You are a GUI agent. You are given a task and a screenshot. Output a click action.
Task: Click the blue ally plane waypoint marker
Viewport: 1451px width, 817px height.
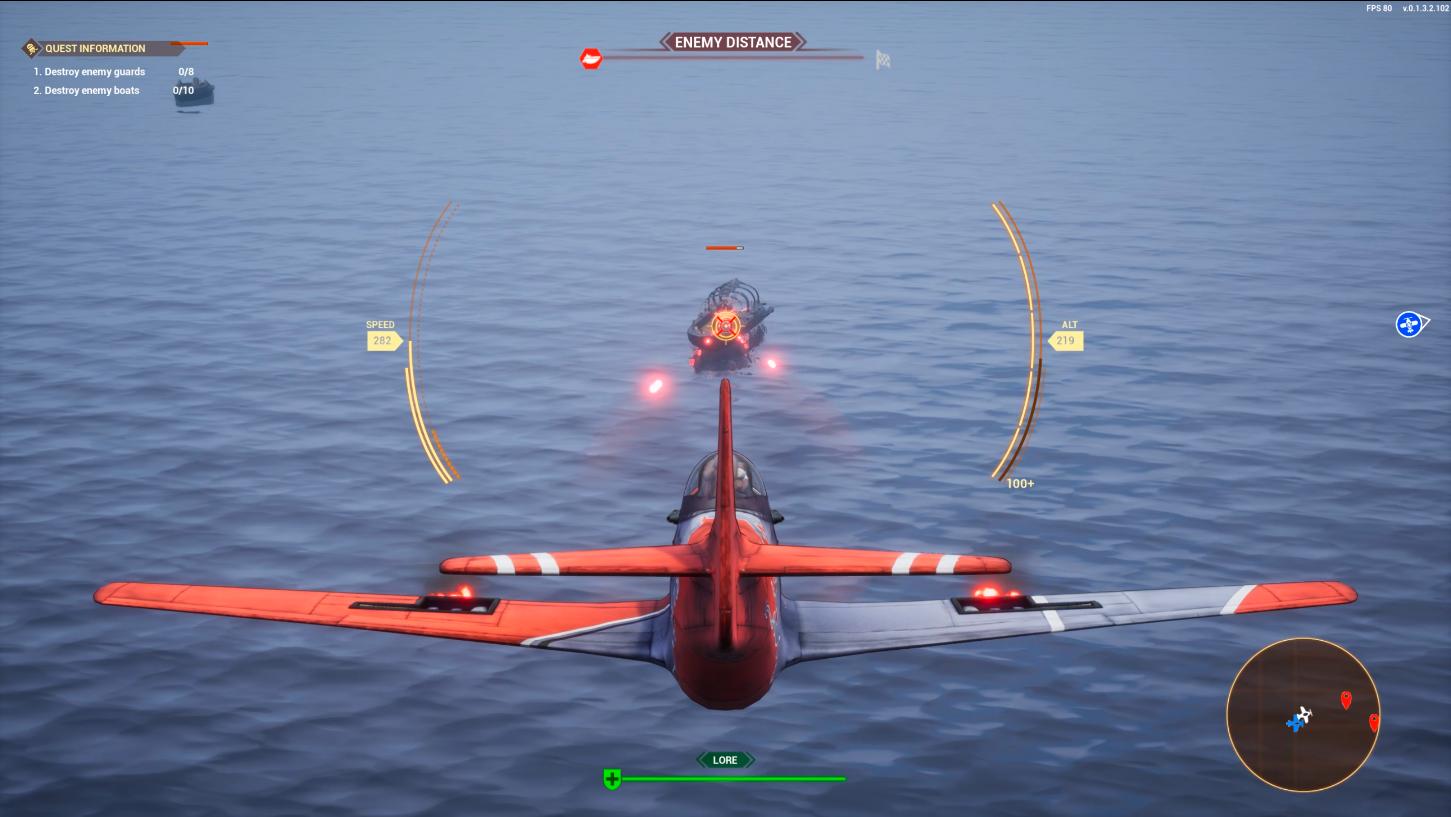coord(1410,324)
